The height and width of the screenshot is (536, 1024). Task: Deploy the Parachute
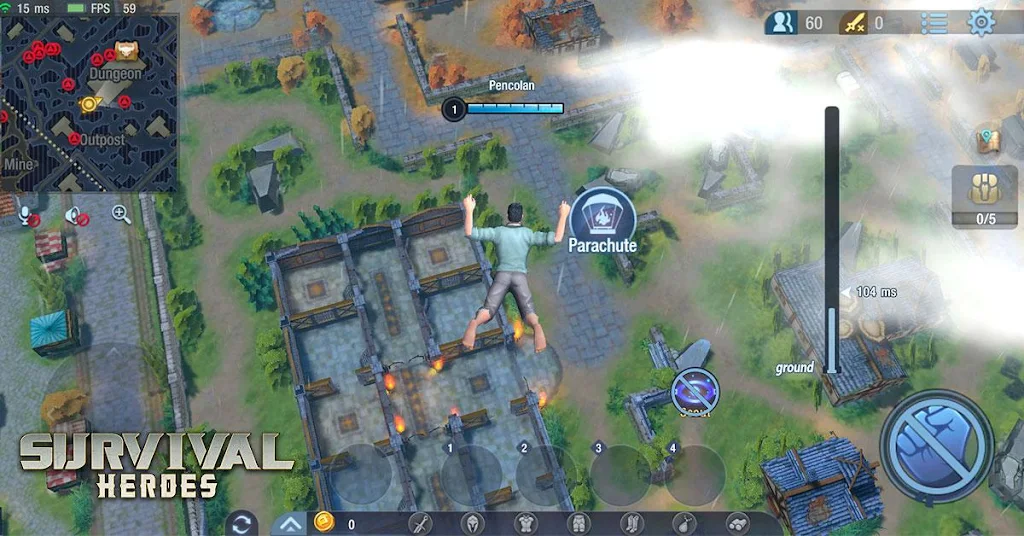coord(602,220)
